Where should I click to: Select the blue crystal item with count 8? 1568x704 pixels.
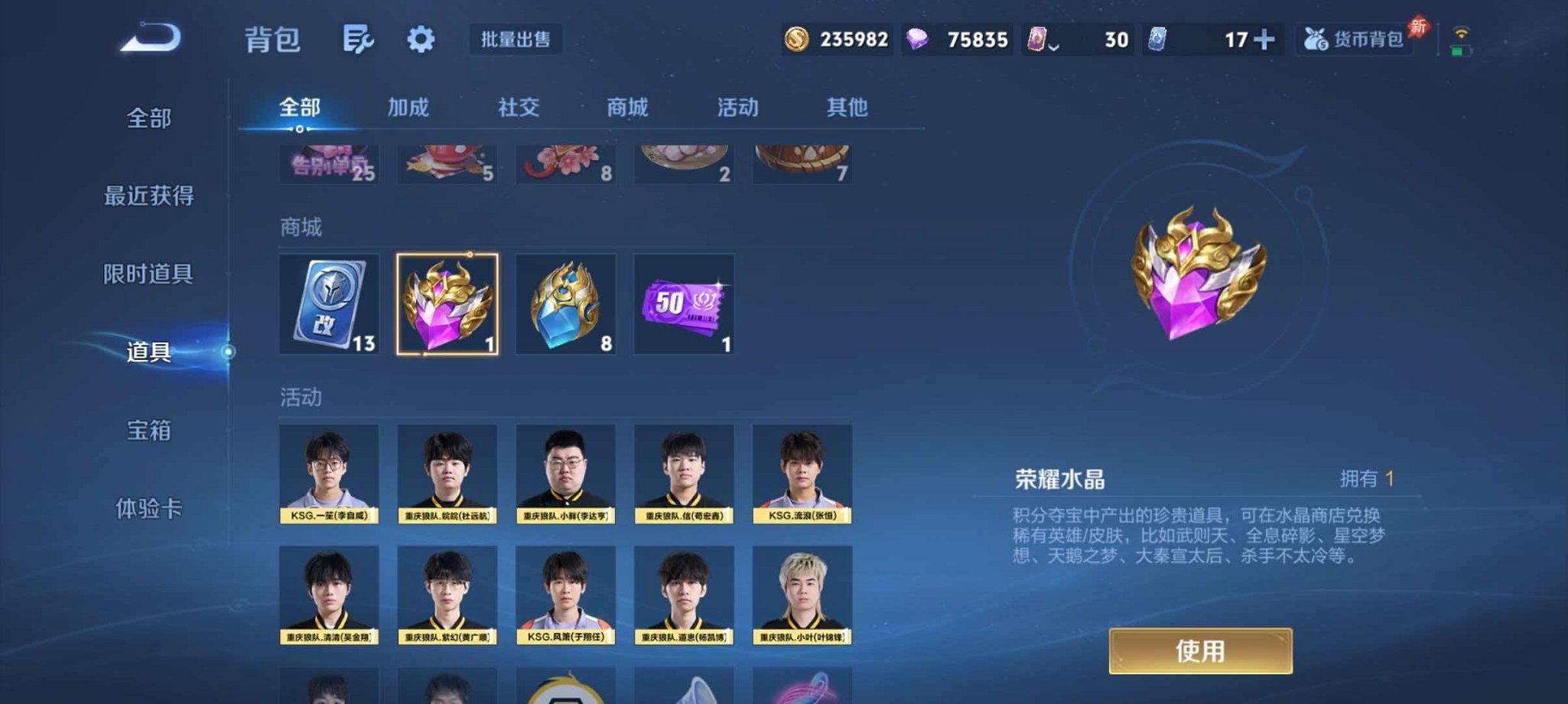click(566, 304)
